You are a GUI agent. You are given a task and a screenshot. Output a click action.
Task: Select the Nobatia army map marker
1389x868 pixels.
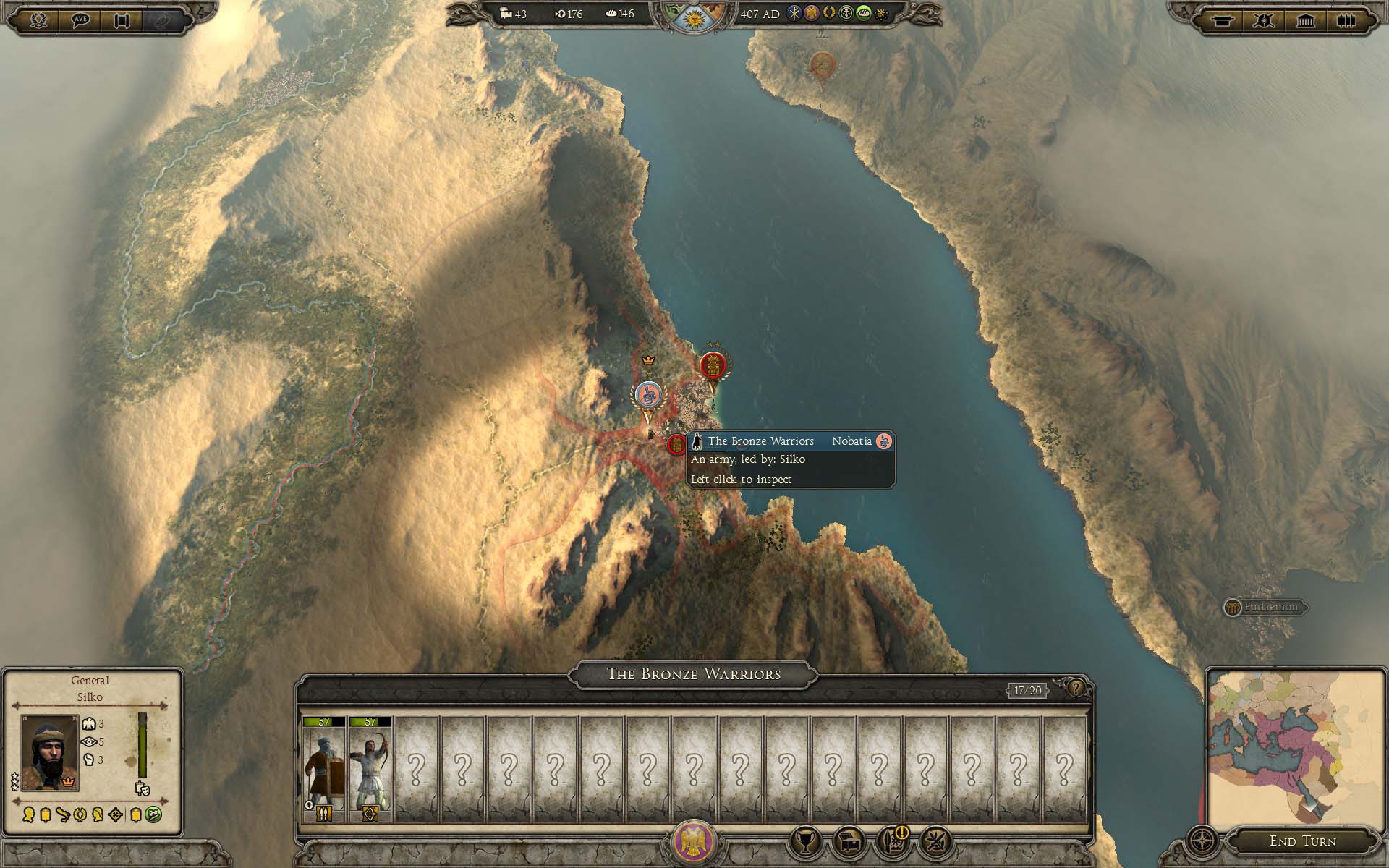pyautogui.click(x=647, y=396)
